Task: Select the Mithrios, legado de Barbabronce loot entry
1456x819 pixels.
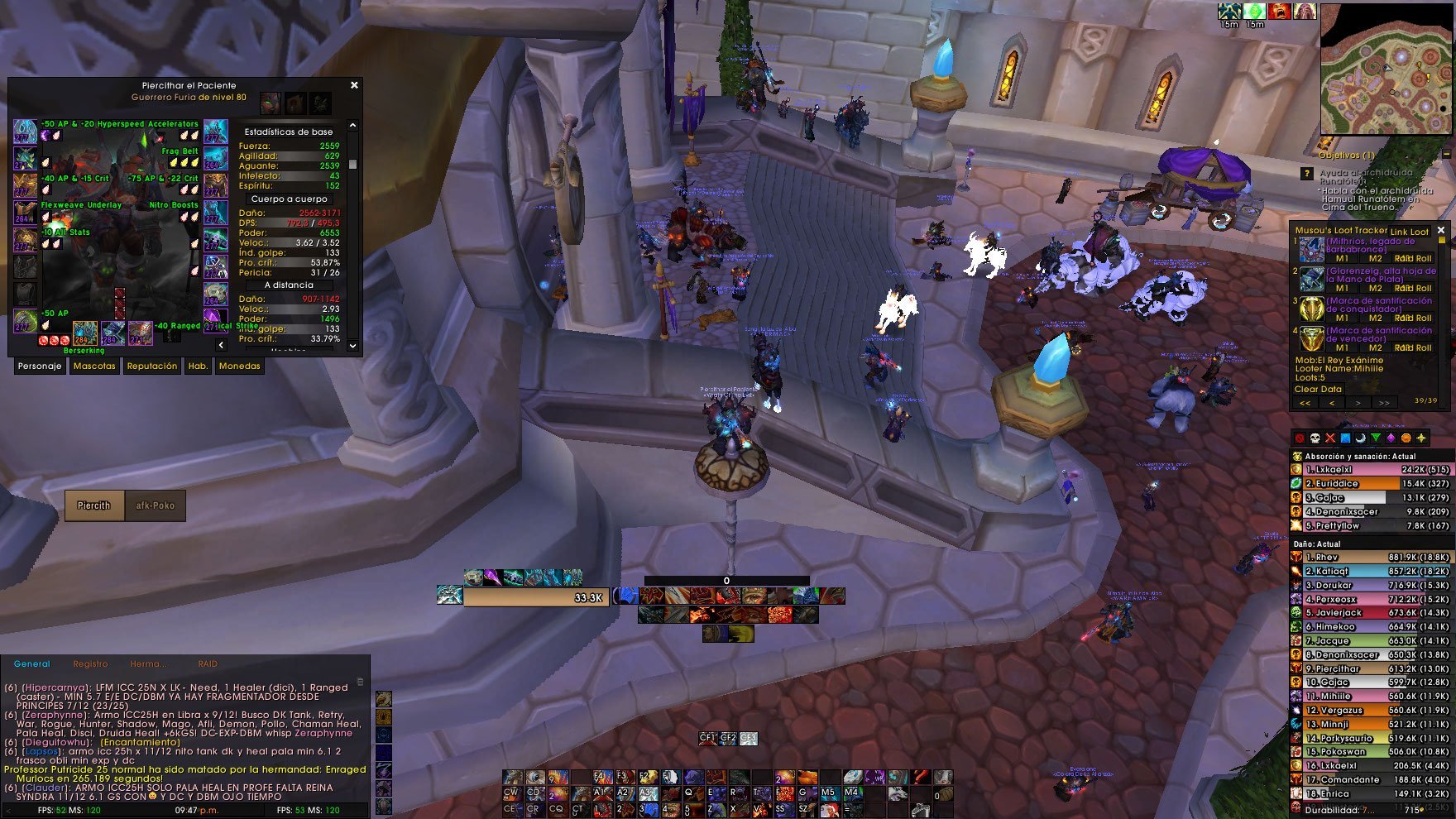Action: tap(1369, 245)
